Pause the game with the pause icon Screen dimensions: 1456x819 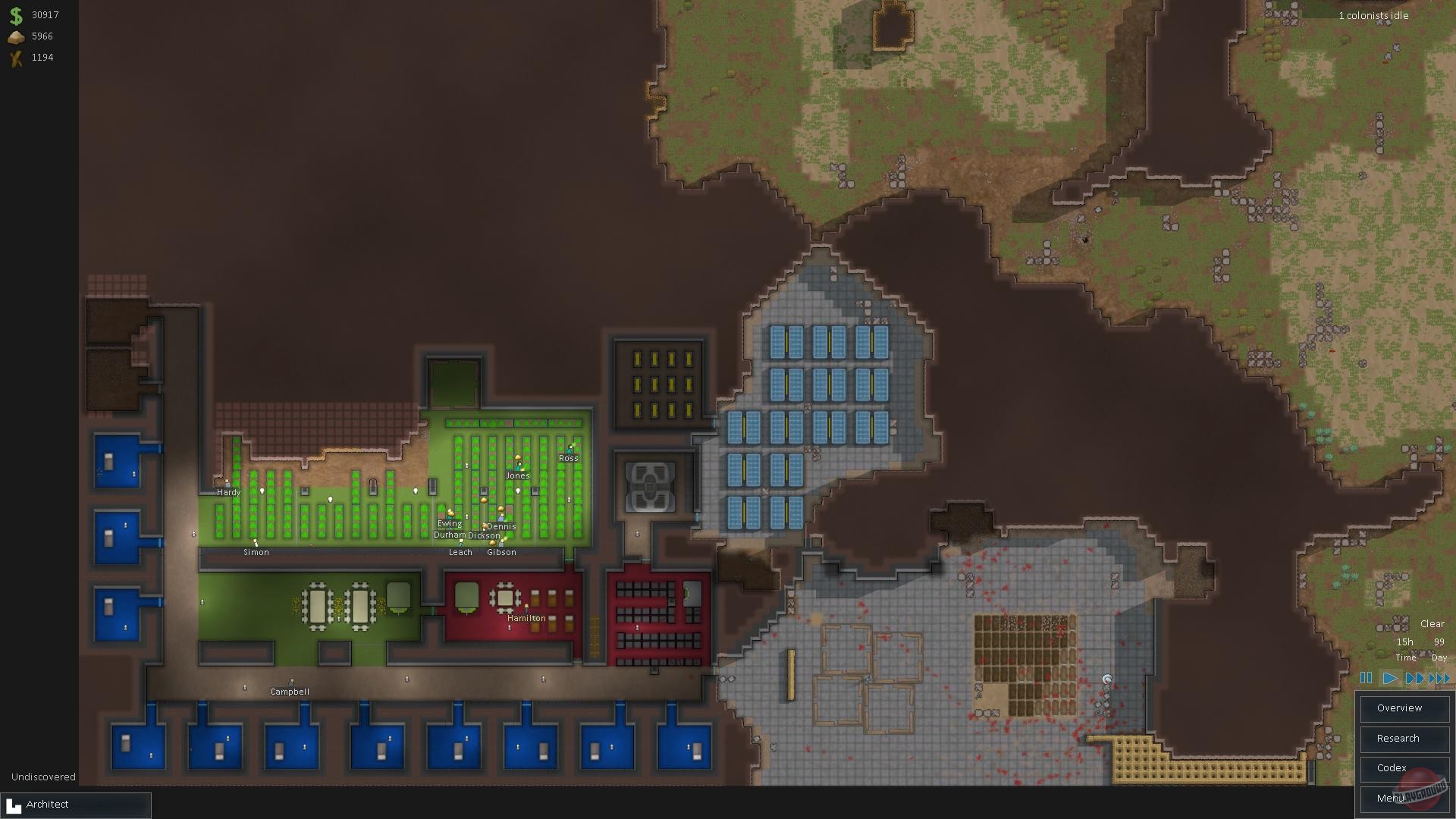tap(1367, 679)
